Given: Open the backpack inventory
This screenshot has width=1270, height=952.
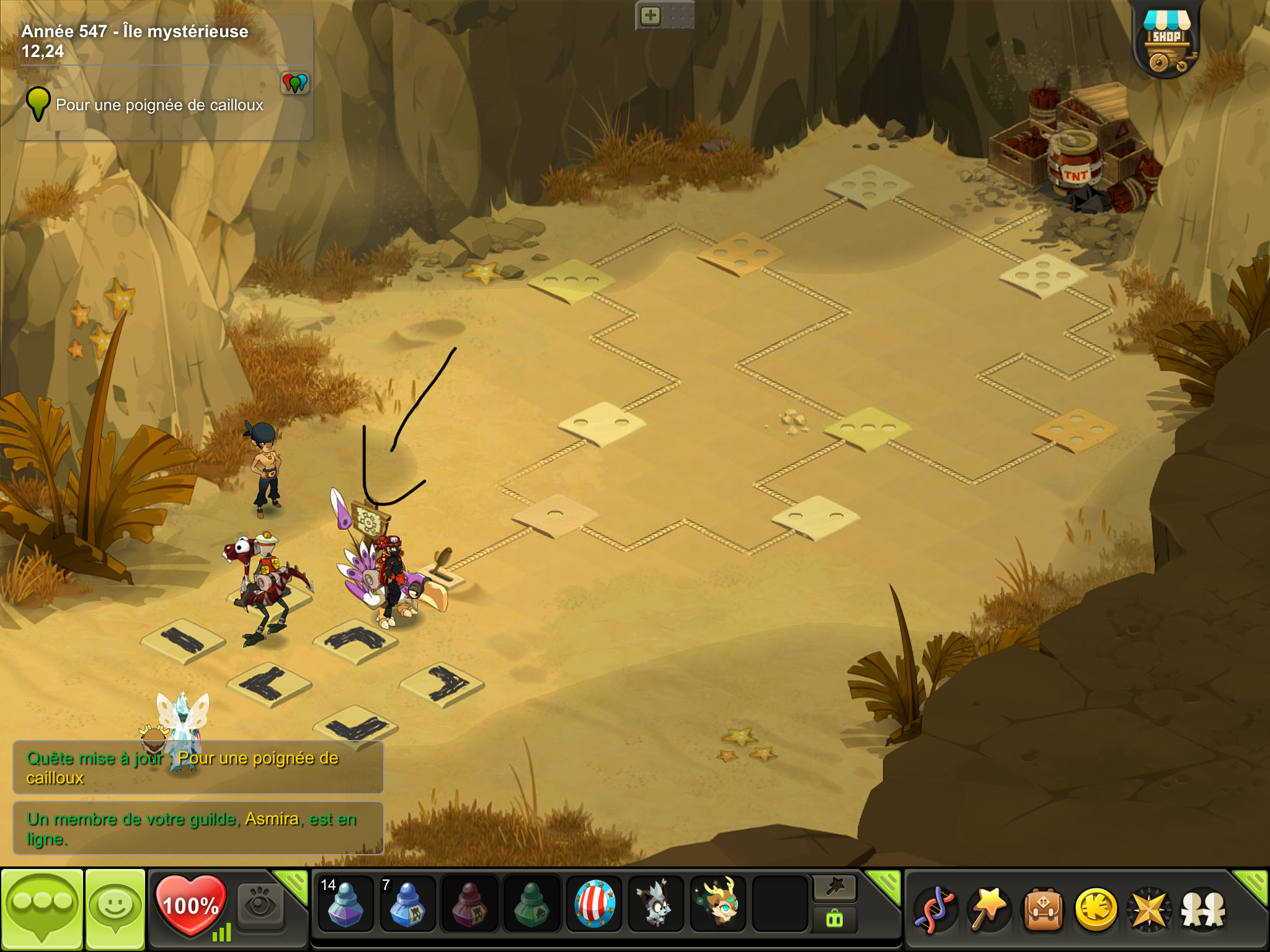Looking at the screenshot, I should tap(1042, 909).
